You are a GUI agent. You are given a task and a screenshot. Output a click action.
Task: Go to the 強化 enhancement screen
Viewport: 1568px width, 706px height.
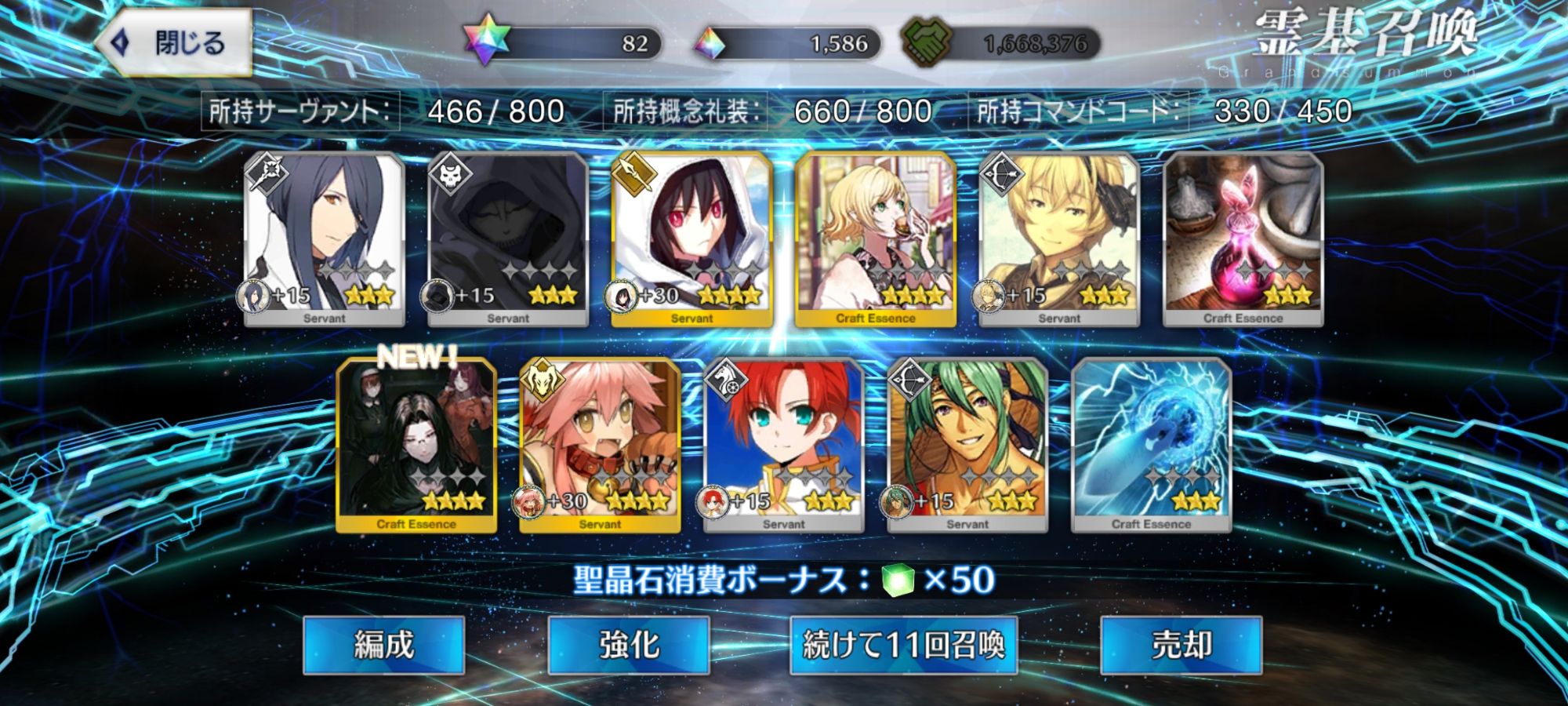tap(628, 645)
